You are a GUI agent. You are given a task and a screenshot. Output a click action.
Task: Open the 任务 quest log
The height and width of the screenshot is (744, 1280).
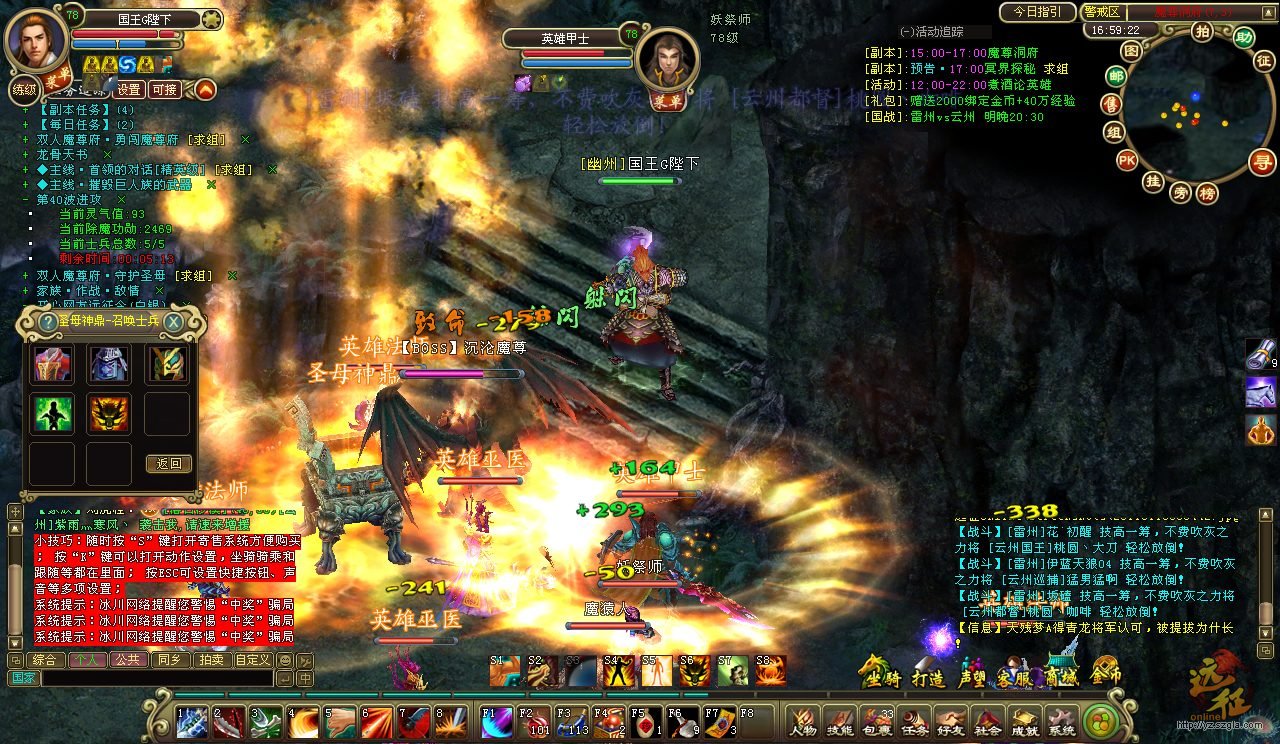coord(914,721)
